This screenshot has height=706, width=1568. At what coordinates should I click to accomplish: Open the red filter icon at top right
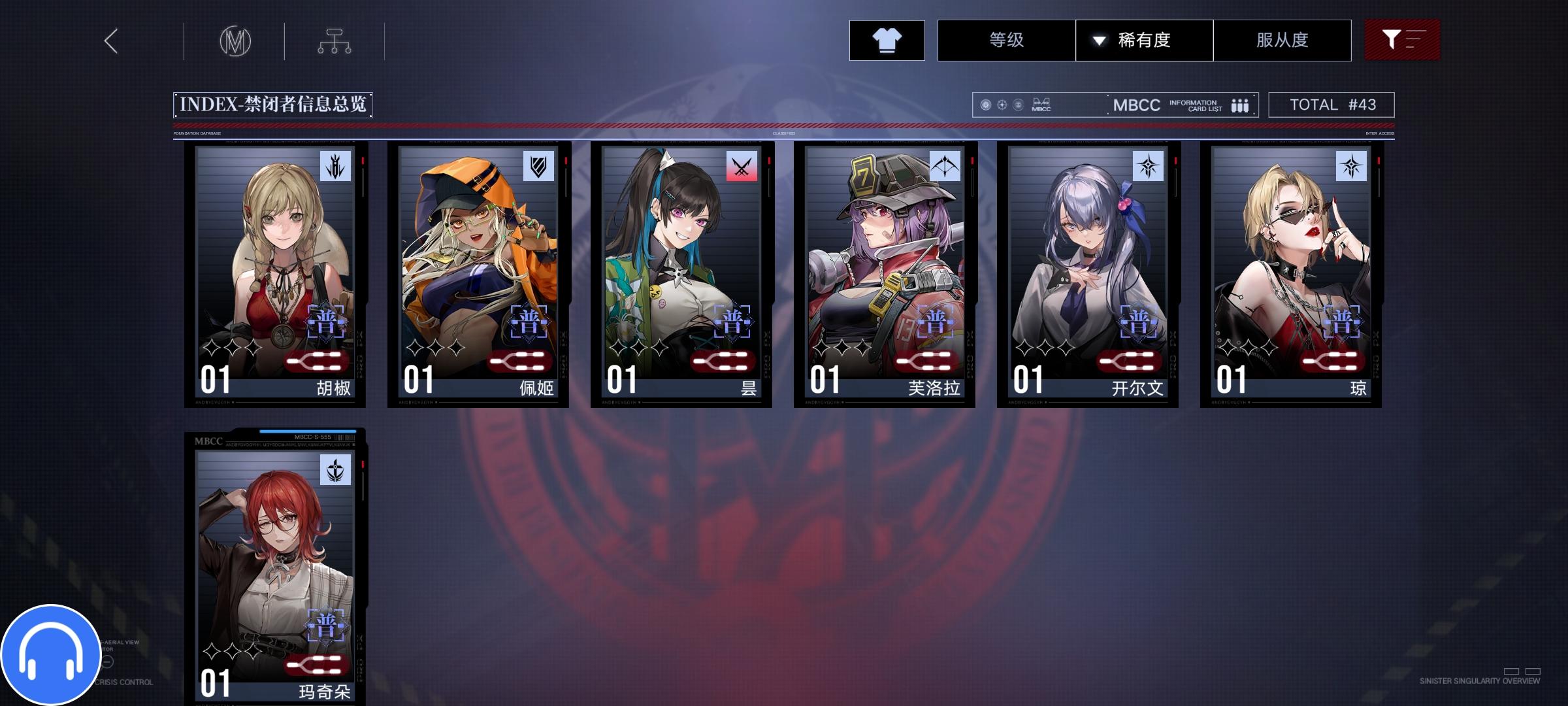pyautogui.click(x=1402, y=40)
